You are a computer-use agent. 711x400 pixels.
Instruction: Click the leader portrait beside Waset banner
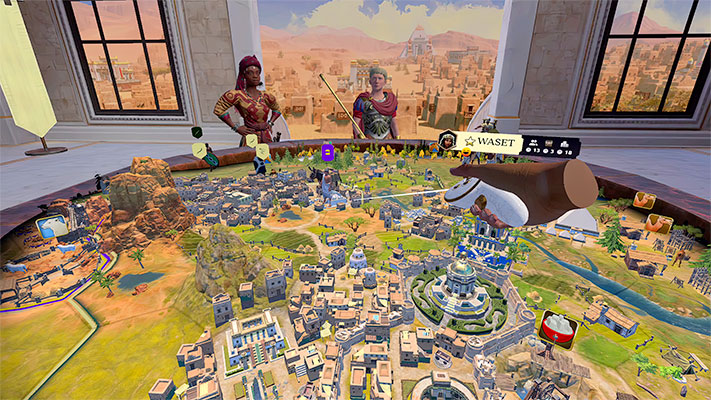pyautogui.click(x=447, y=142)
